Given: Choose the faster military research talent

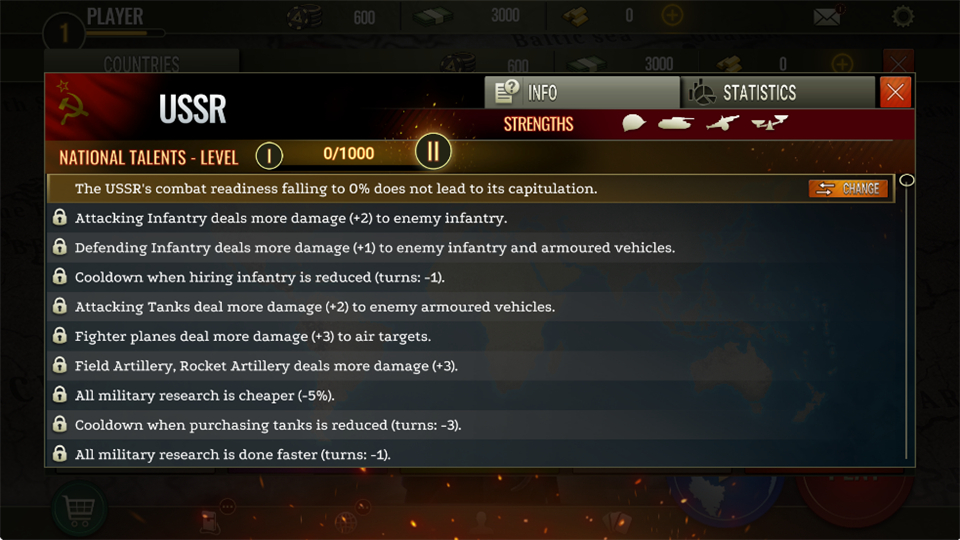Looking at the screenshot, I should pos(232,455).
